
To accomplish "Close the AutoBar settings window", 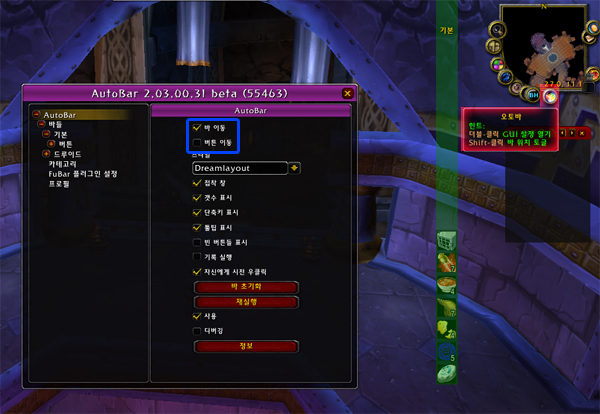I will pyautogui.click(x=347, y=93).
